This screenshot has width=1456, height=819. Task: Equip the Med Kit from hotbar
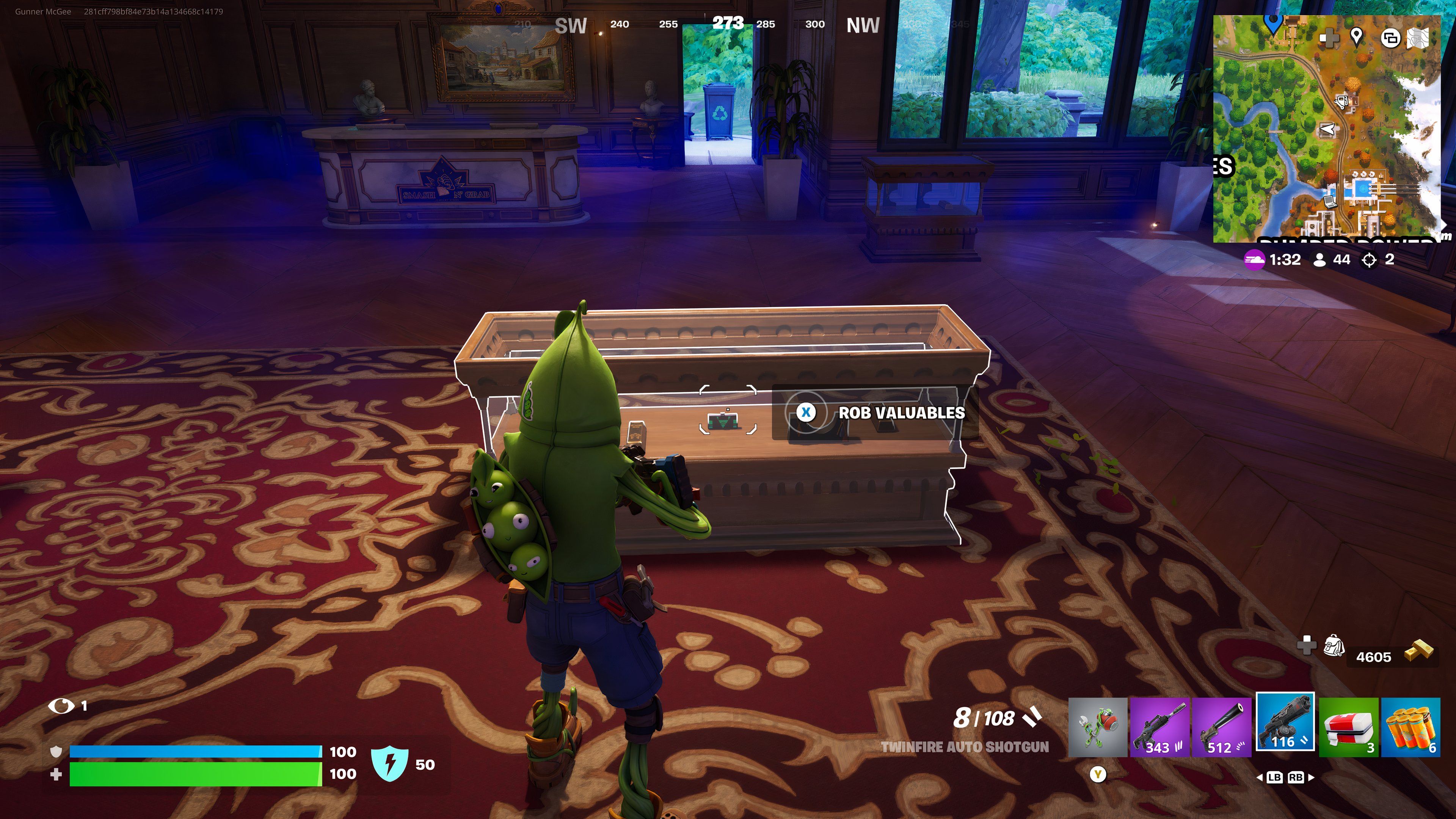point(1349,727)
